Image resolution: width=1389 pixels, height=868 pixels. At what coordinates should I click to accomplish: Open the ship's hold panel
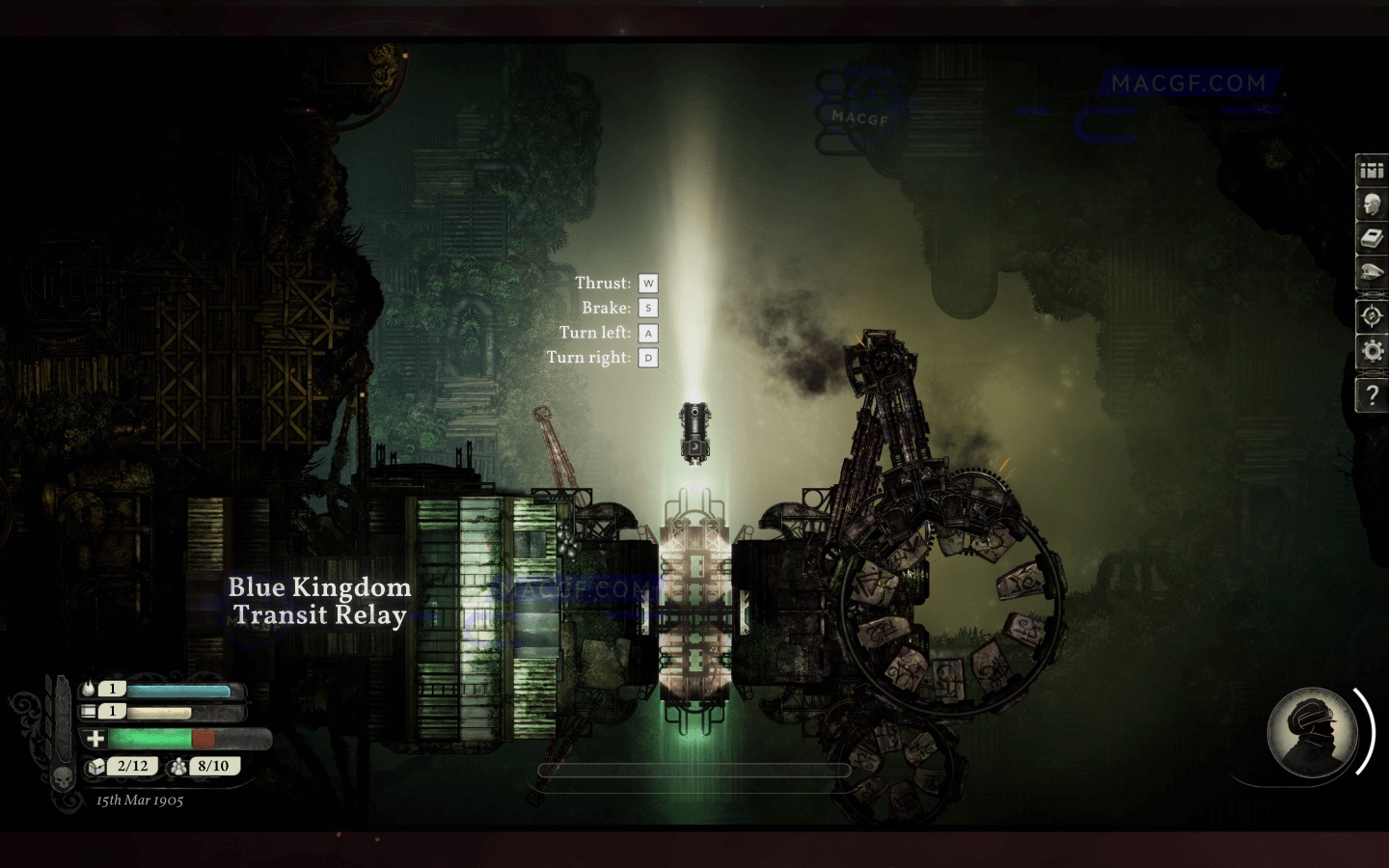click(x=1372, y=170)
